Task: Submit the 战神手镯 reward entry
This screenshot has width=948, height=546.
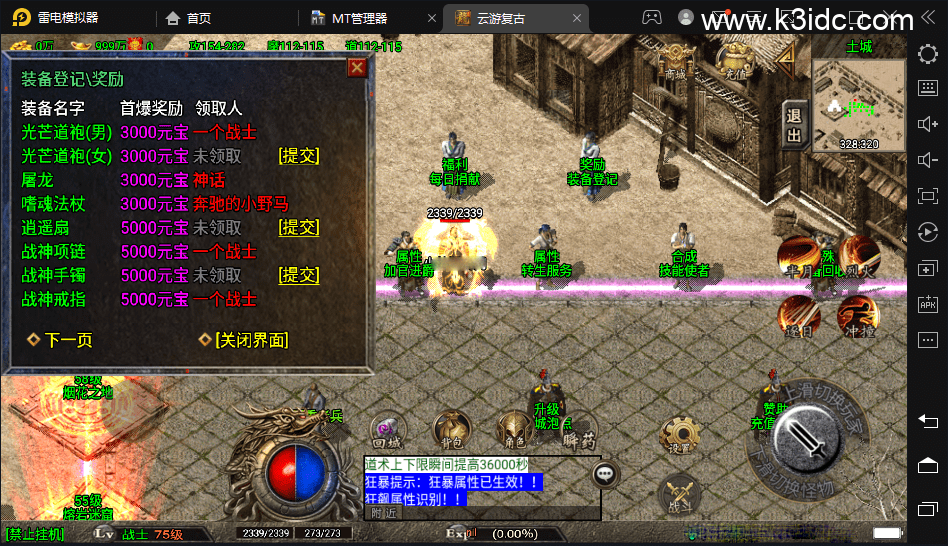Action: [x=299, y=275]
